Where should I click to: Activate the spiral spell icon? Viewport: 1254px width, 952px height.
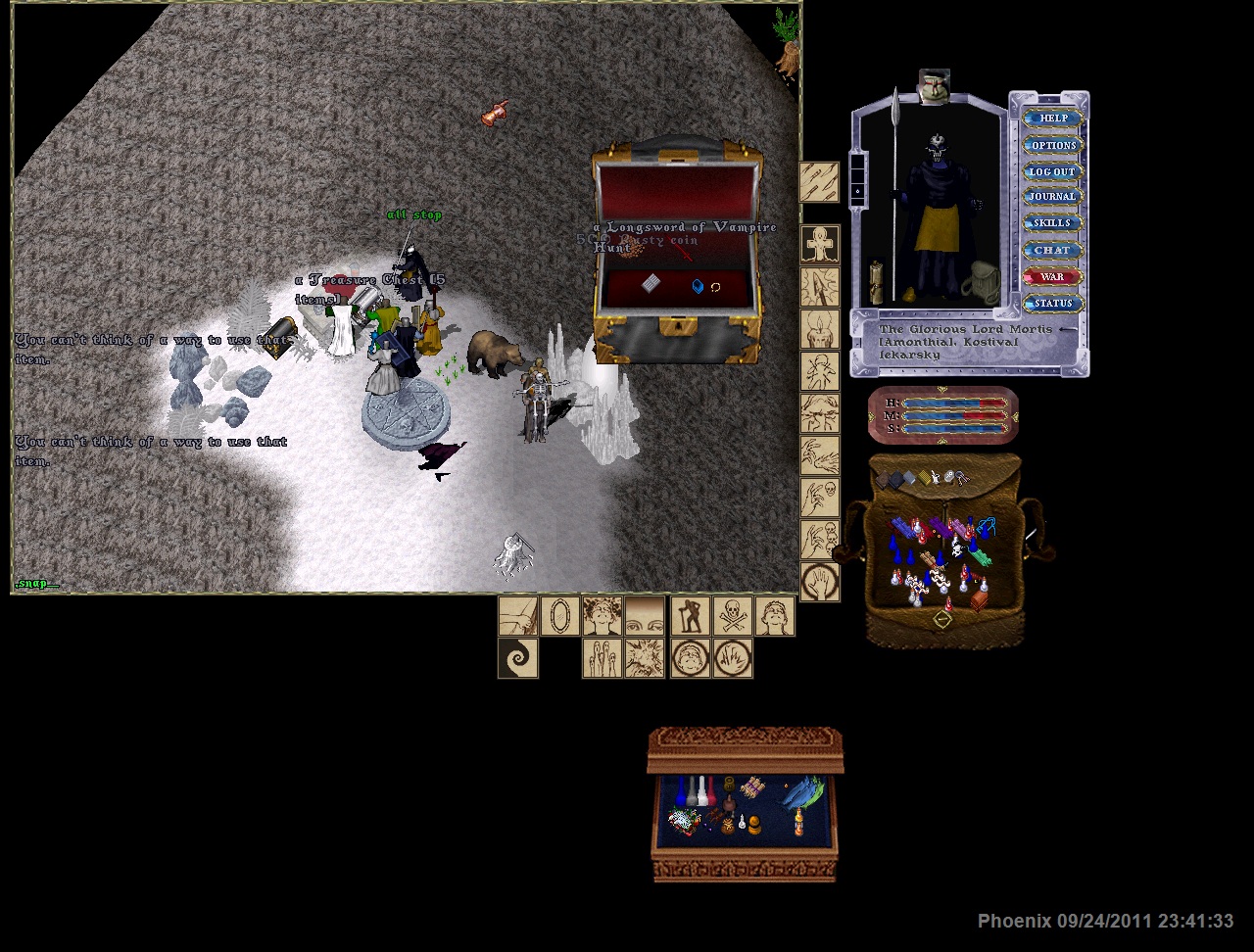(517, 658)
